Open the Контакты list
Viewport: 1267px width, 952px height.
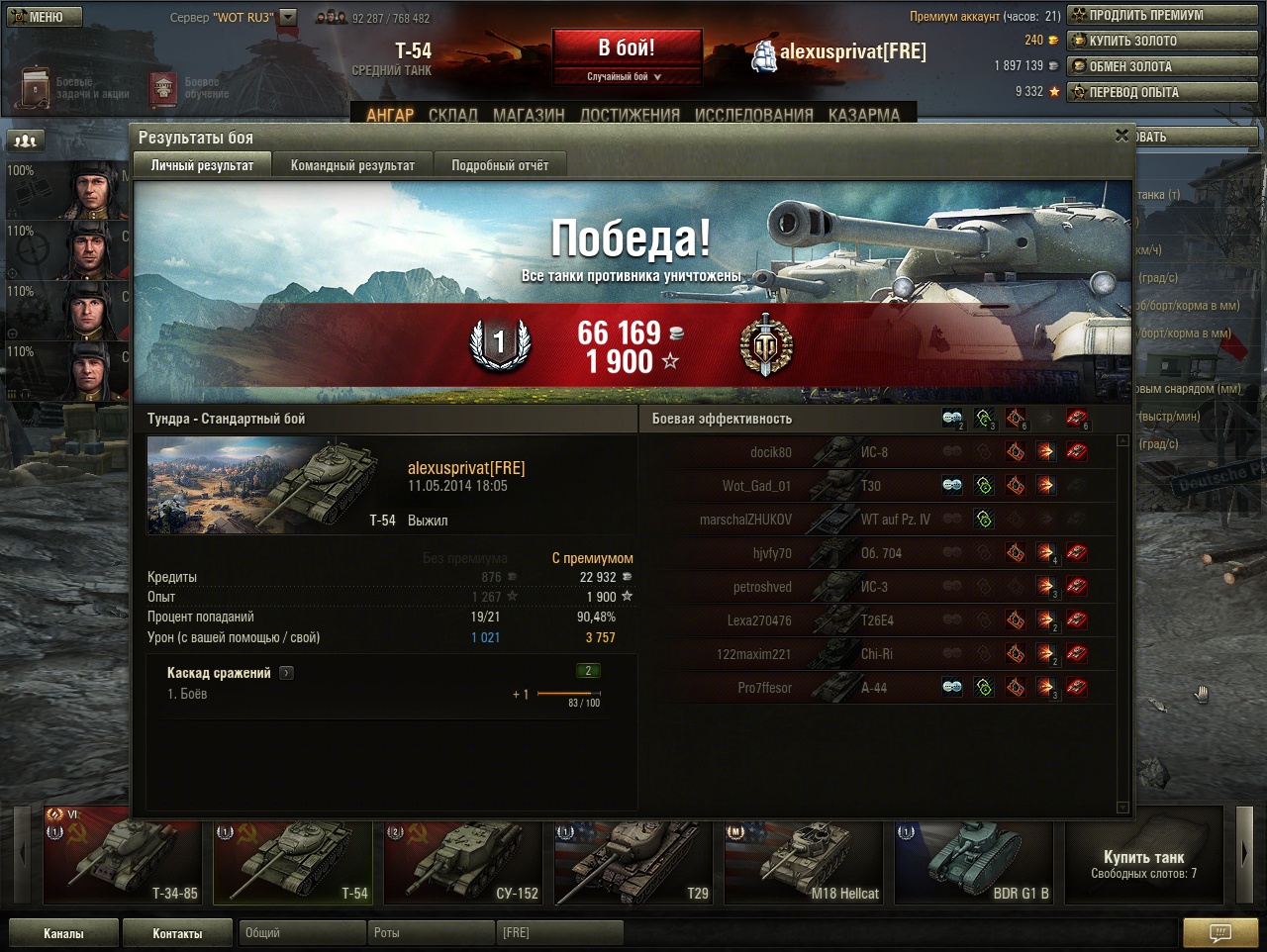pos(177,933)
